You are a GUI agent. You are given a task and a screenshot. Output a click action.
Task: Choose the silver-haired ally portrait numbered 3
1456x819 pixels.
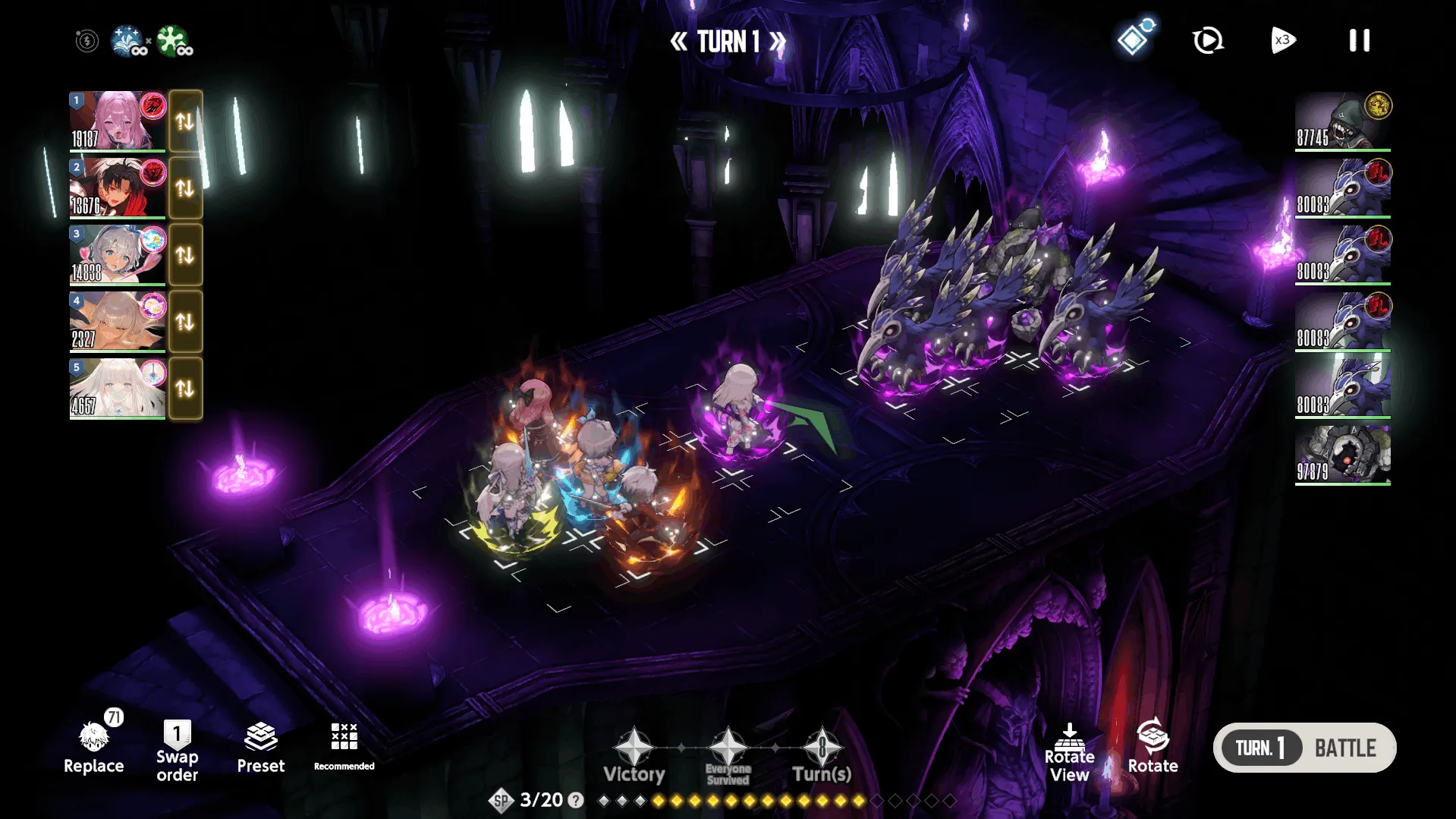pos(118,254)
